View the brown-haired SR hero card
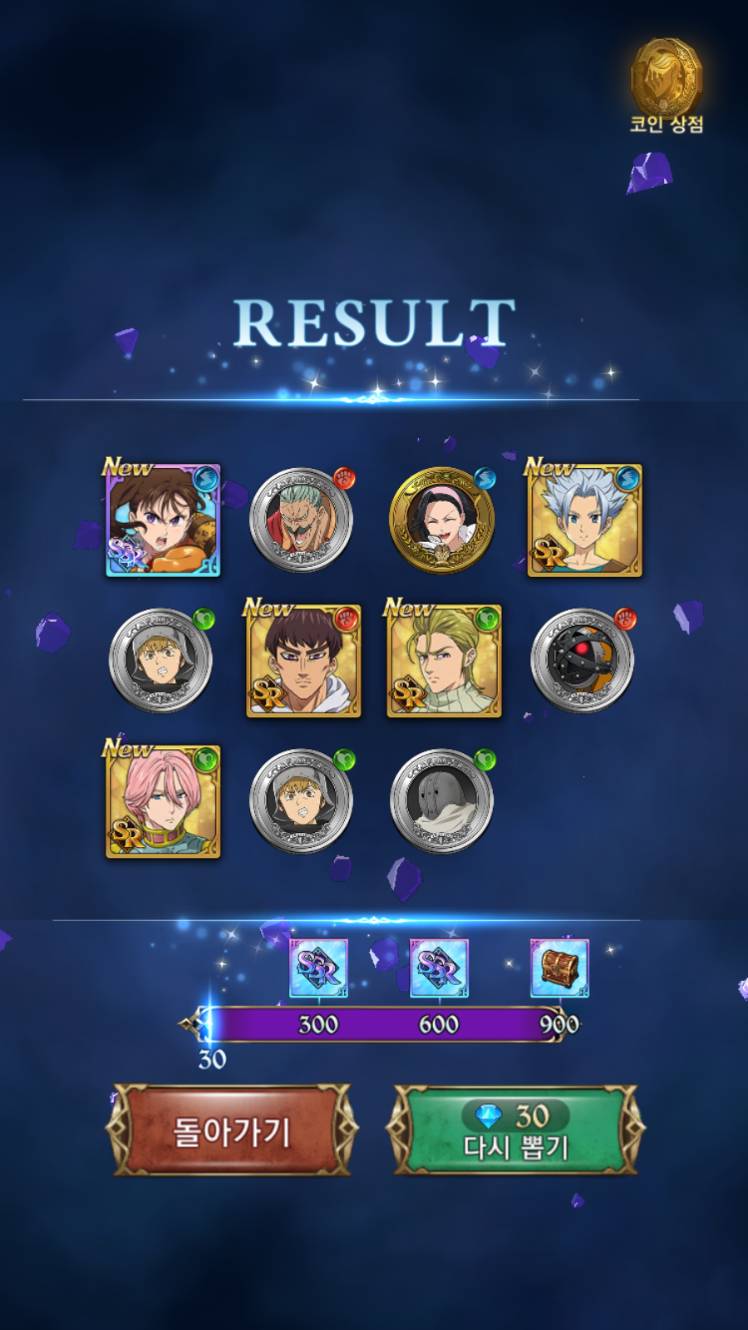 (x=303, y=660)
